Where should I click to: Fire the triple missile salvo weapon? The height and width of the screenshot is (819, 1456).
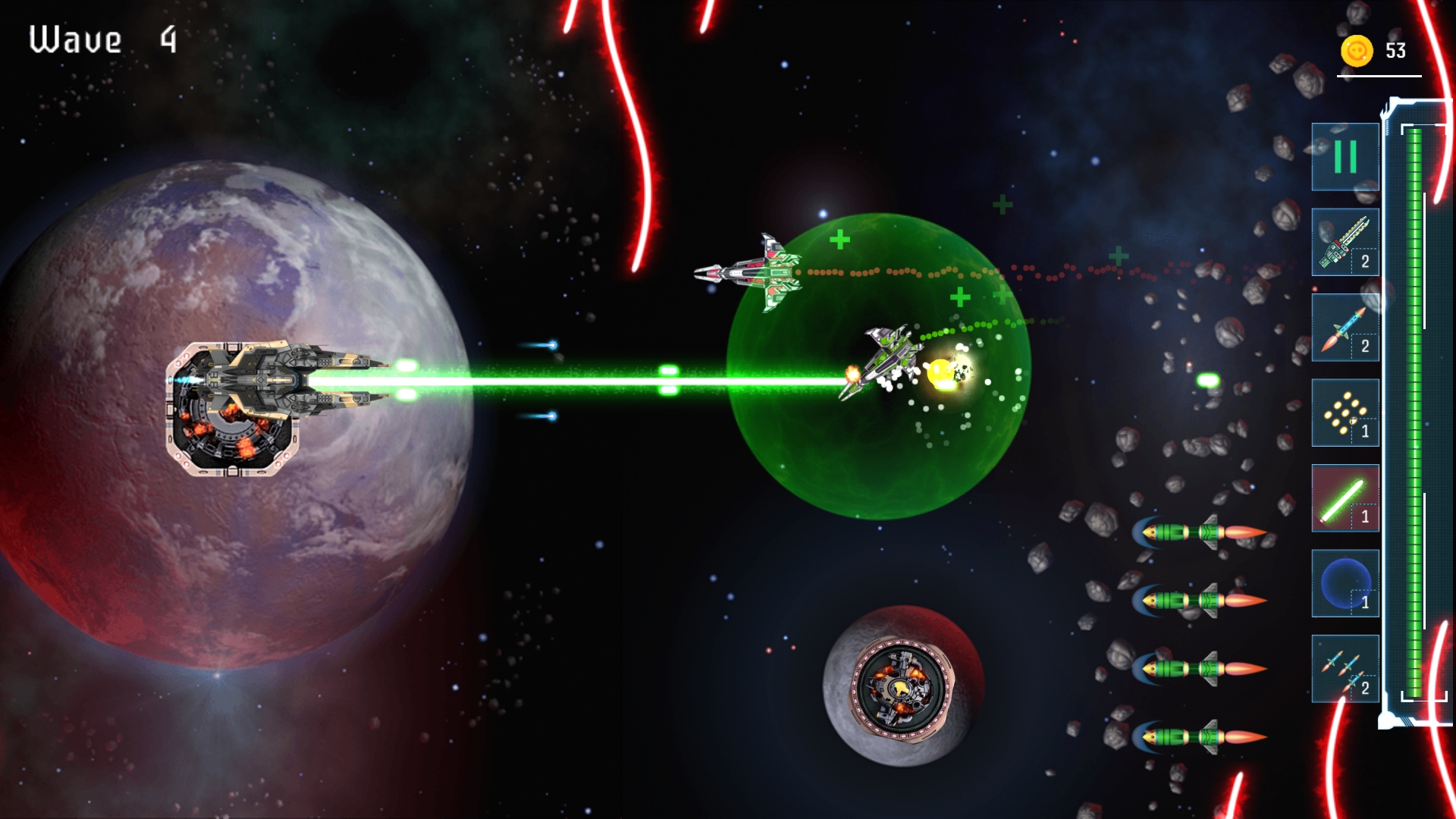(1345, 669)
